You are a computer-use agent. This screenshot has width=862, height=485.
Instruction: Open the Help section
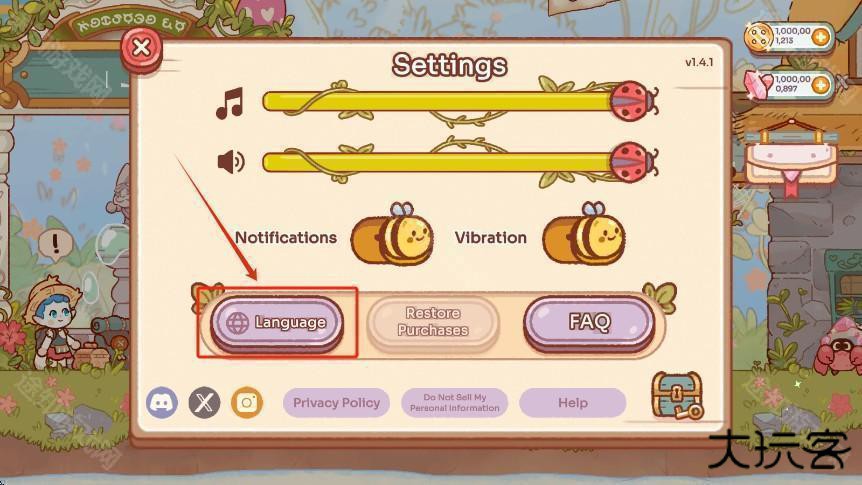572,403
